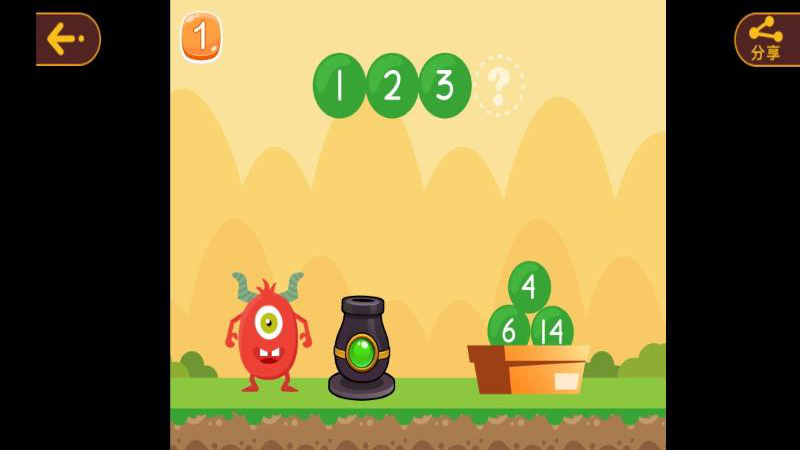Select the green number 6 ball

click(x=508, y=328)
